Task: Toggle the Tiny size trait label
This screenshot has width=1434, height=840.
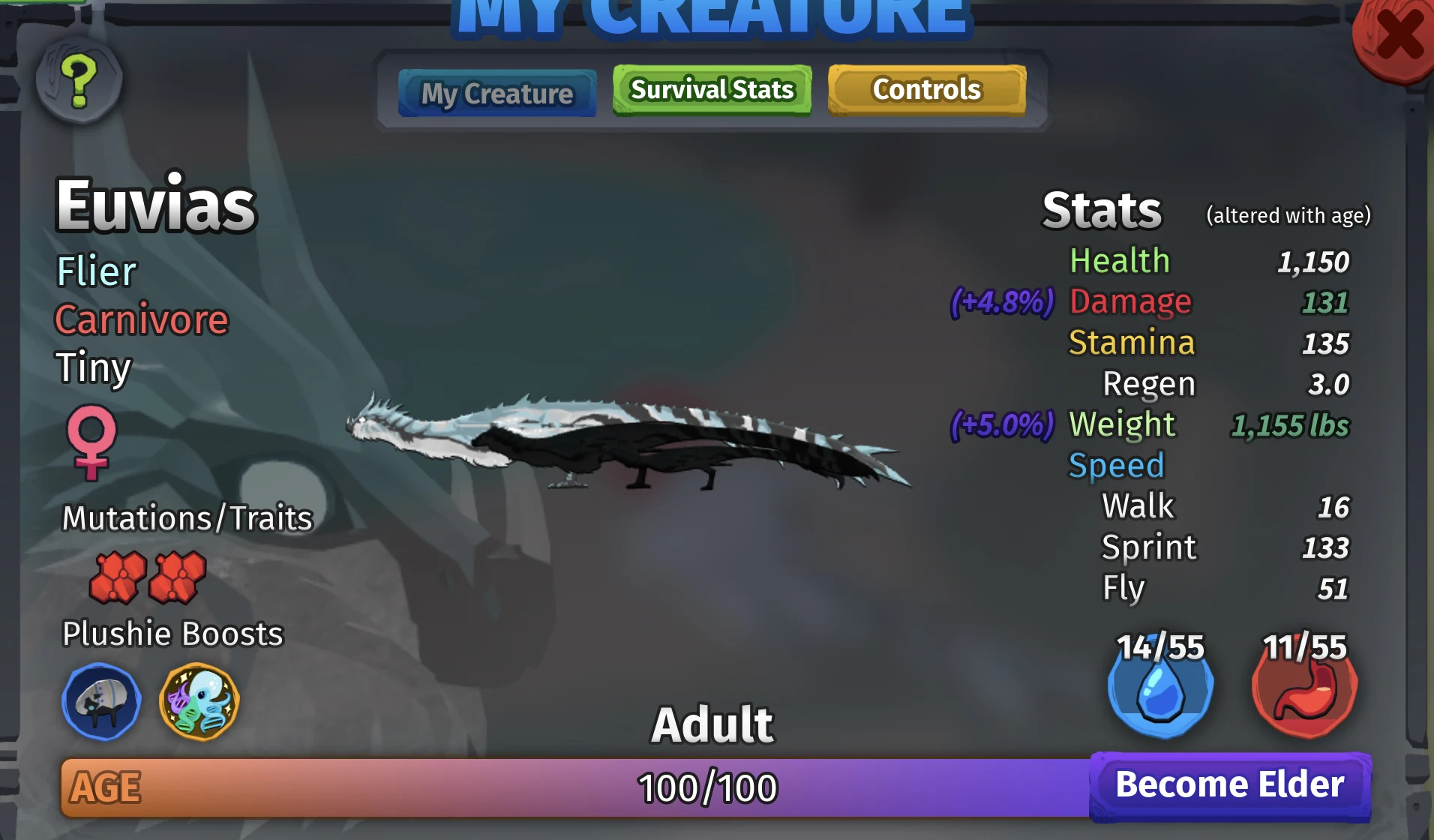Action: (x=92, y=368)
